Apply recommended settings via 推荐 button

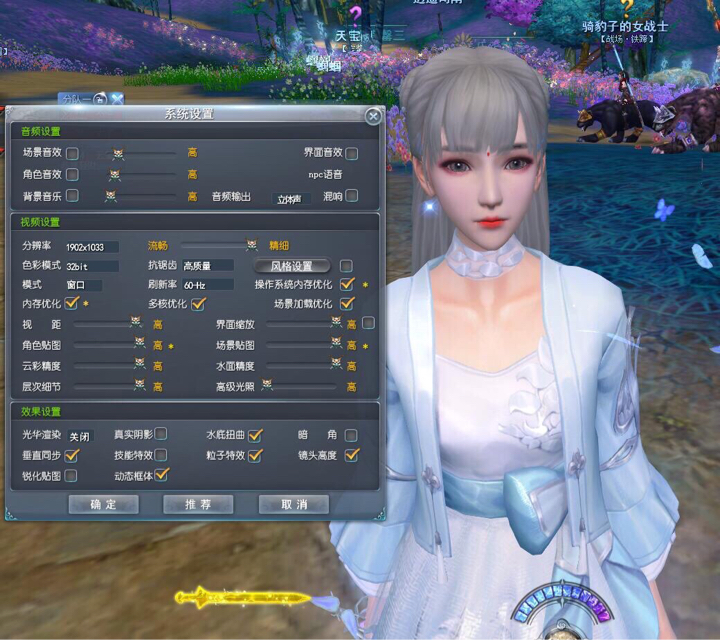coord(198,504)
